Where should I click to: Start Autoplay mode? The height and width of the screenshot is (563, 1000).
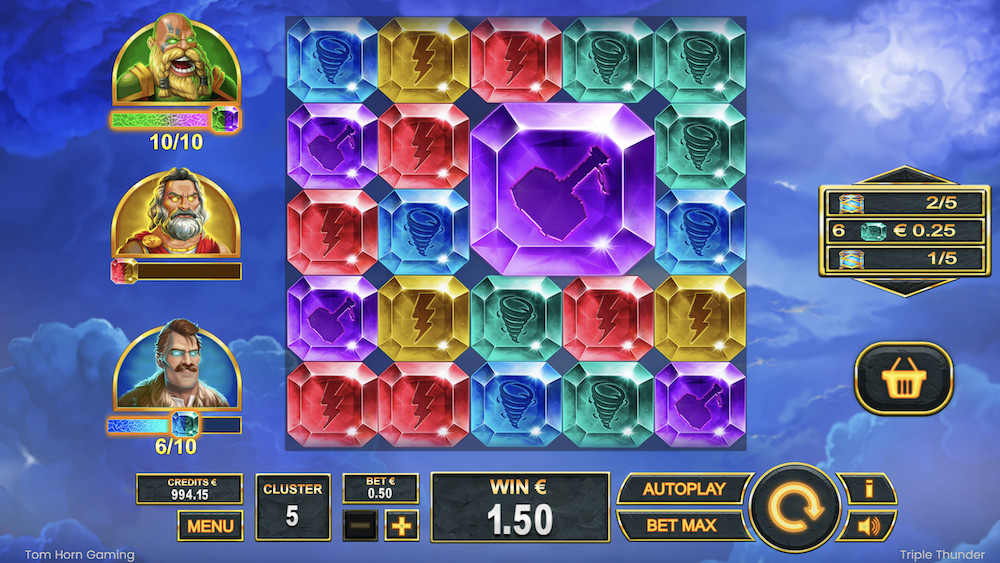coord(682,490)
